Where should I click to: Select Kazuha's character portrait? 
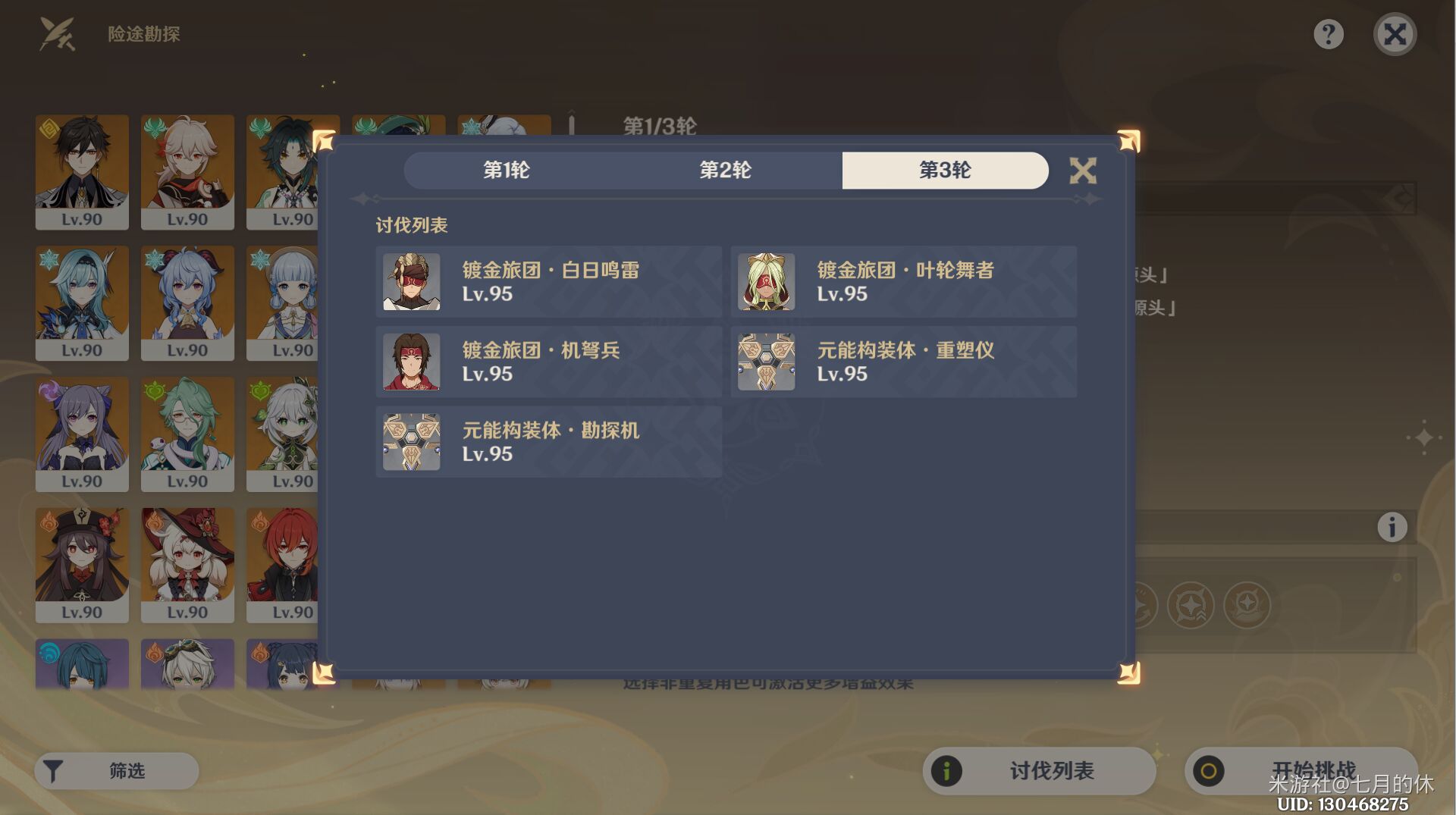(187, 173)
